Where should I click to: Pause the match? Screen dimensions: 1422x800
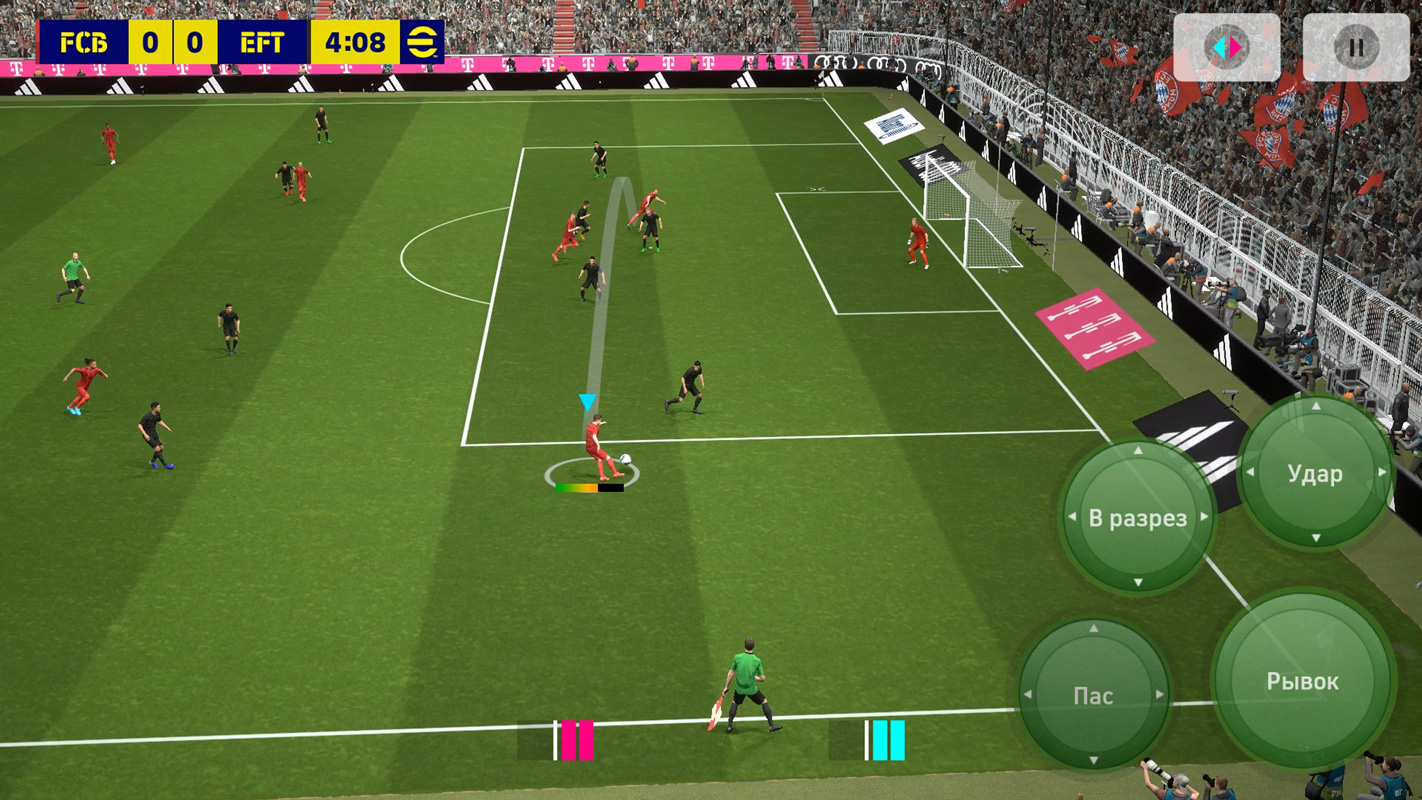[1356, 47]
